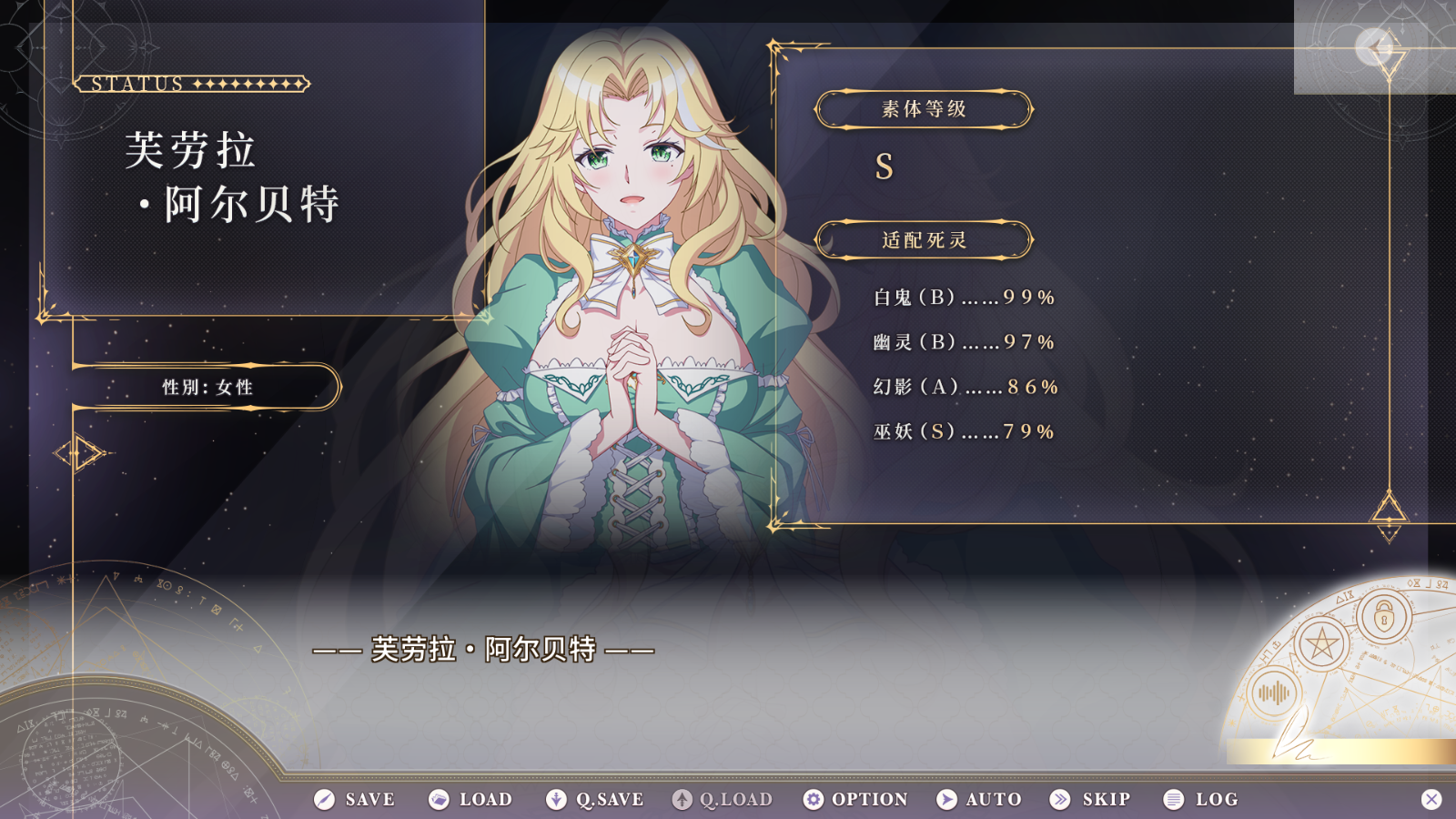Click the Q.LOAD quick load button
Image resolution: width=1456 pixels, height=819 pixels.
[x=722, y=799]
